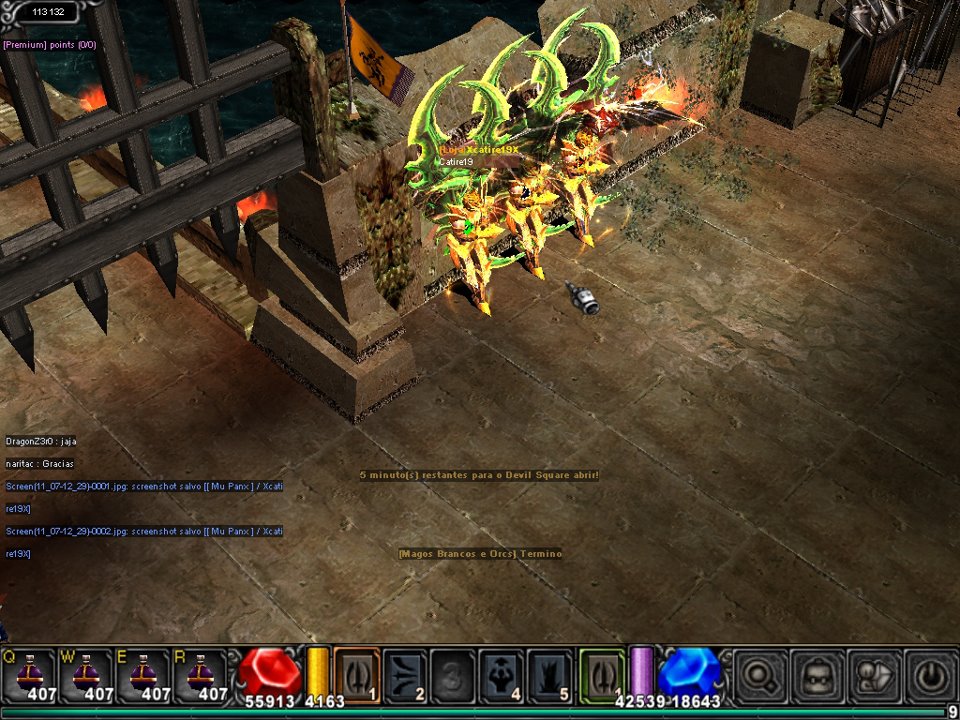
Task: Click the Premium points label
Action: pos(49,45)
